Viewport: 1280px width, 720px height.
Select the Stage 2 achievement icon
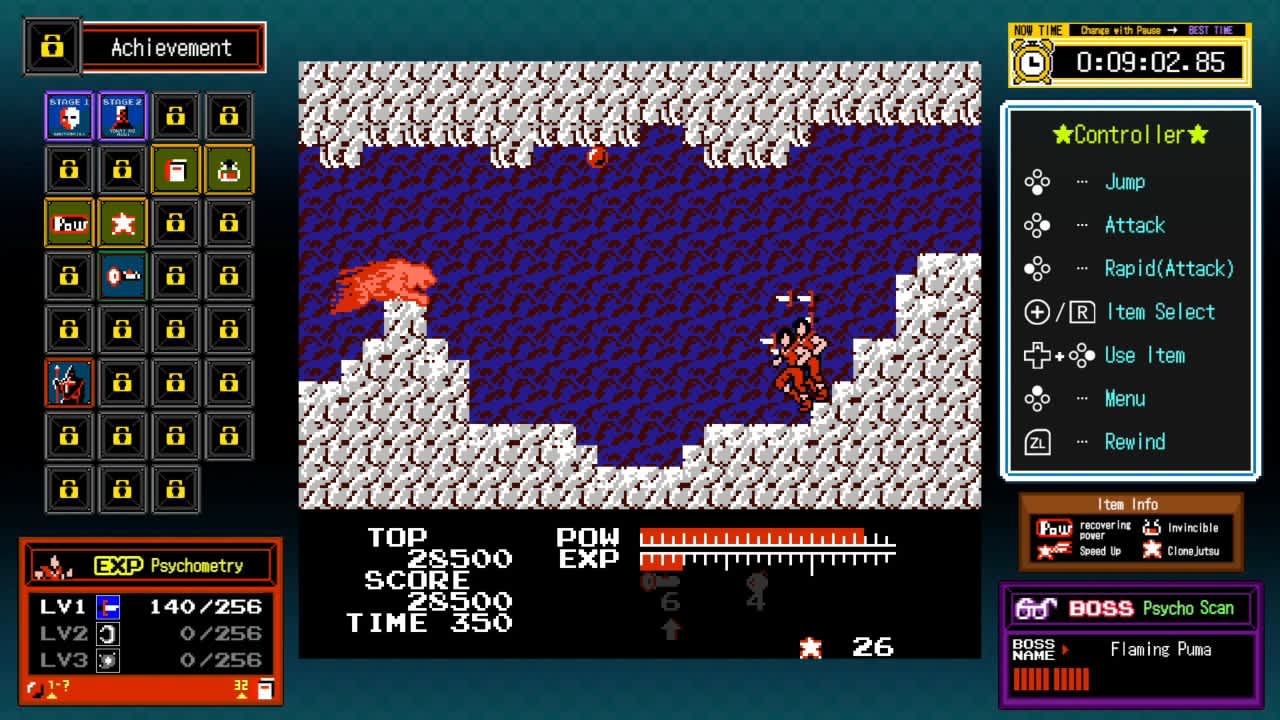pyautogui.click(x=122, y=115)
